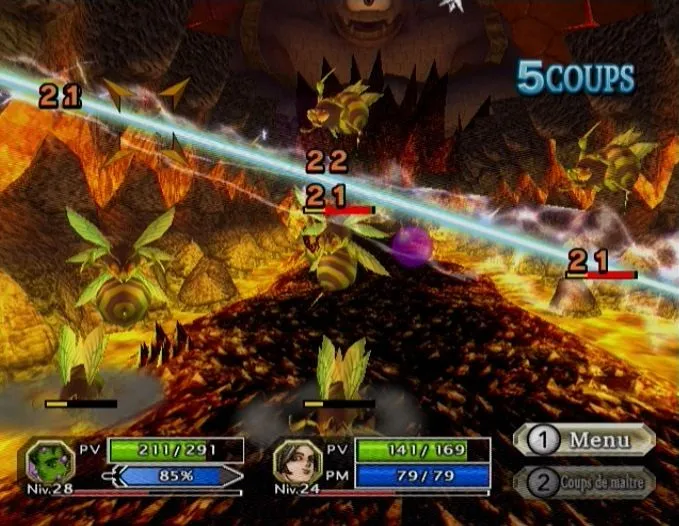Open the battle Menu button

click(x=584, y=440)
